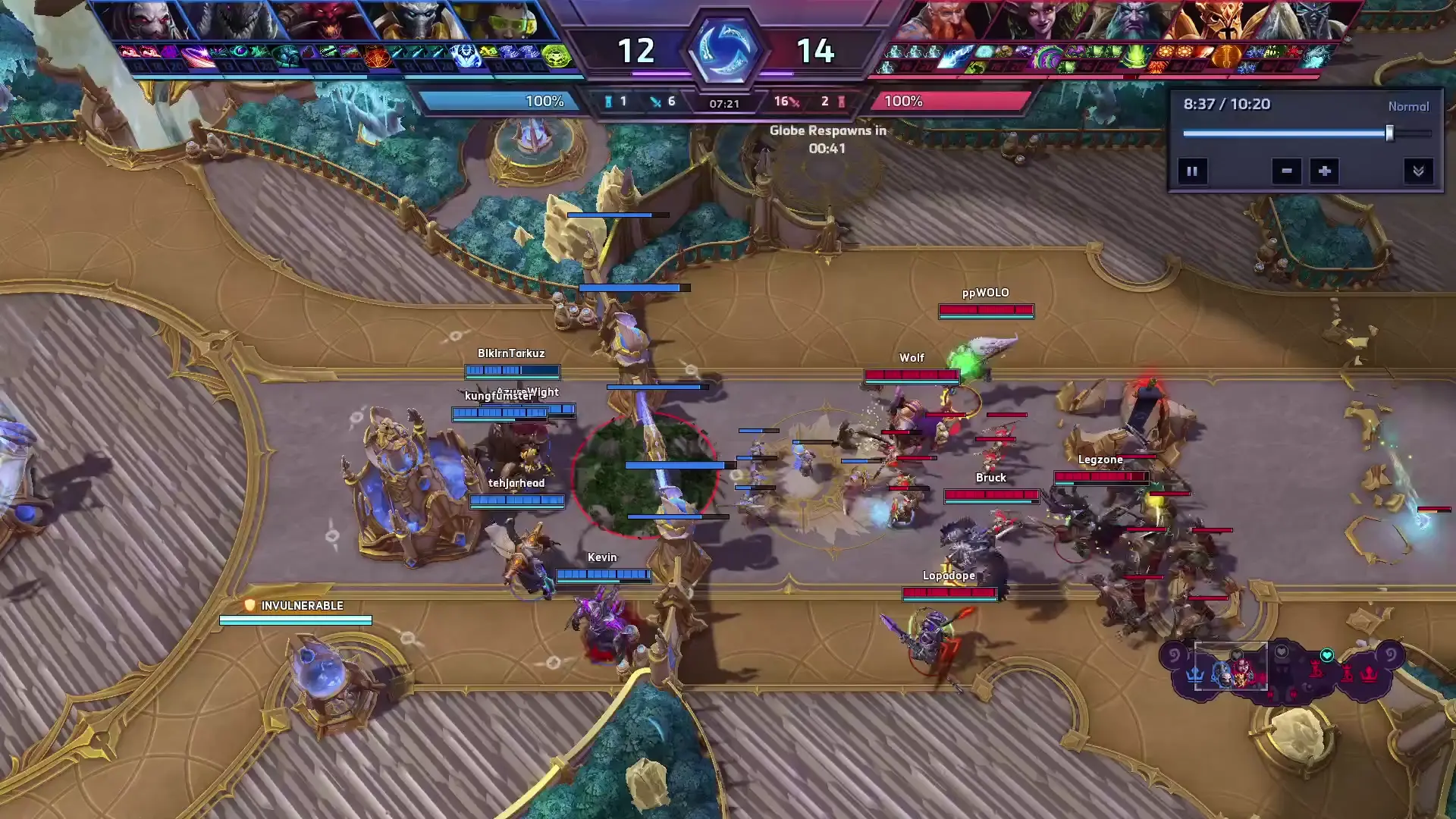Click the red crown on the objective tracker

pos(1368,673)
